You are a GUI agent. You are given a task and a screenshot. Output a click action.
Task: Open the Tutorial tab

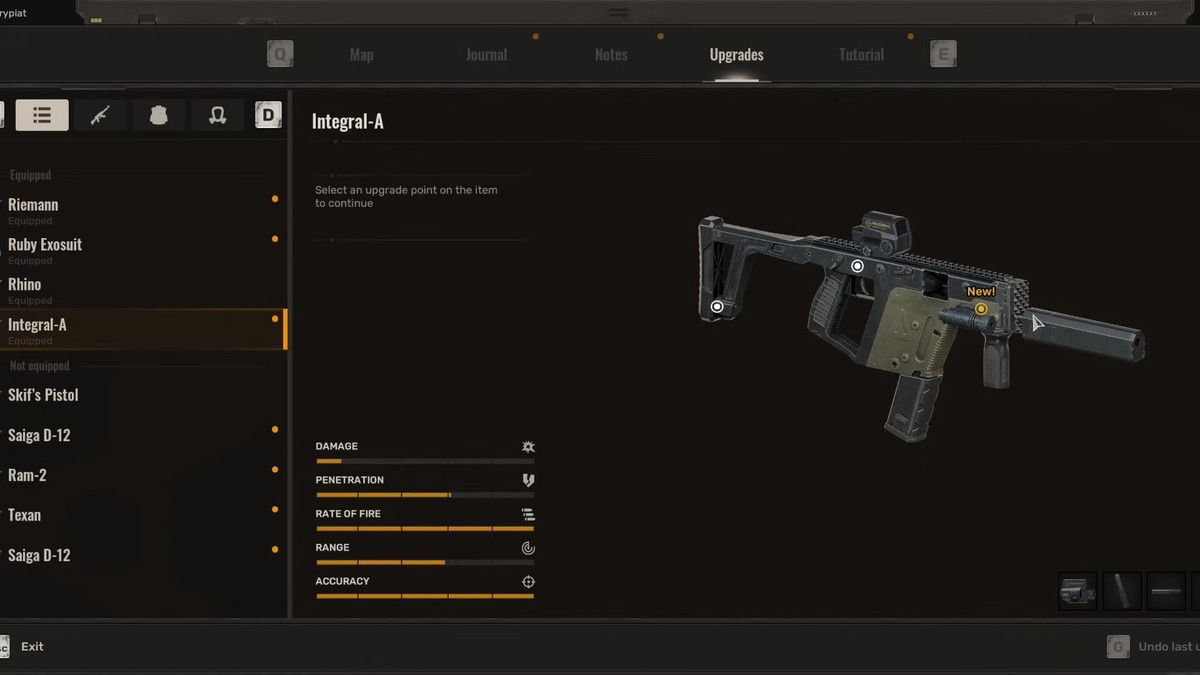tap(861, 55)
